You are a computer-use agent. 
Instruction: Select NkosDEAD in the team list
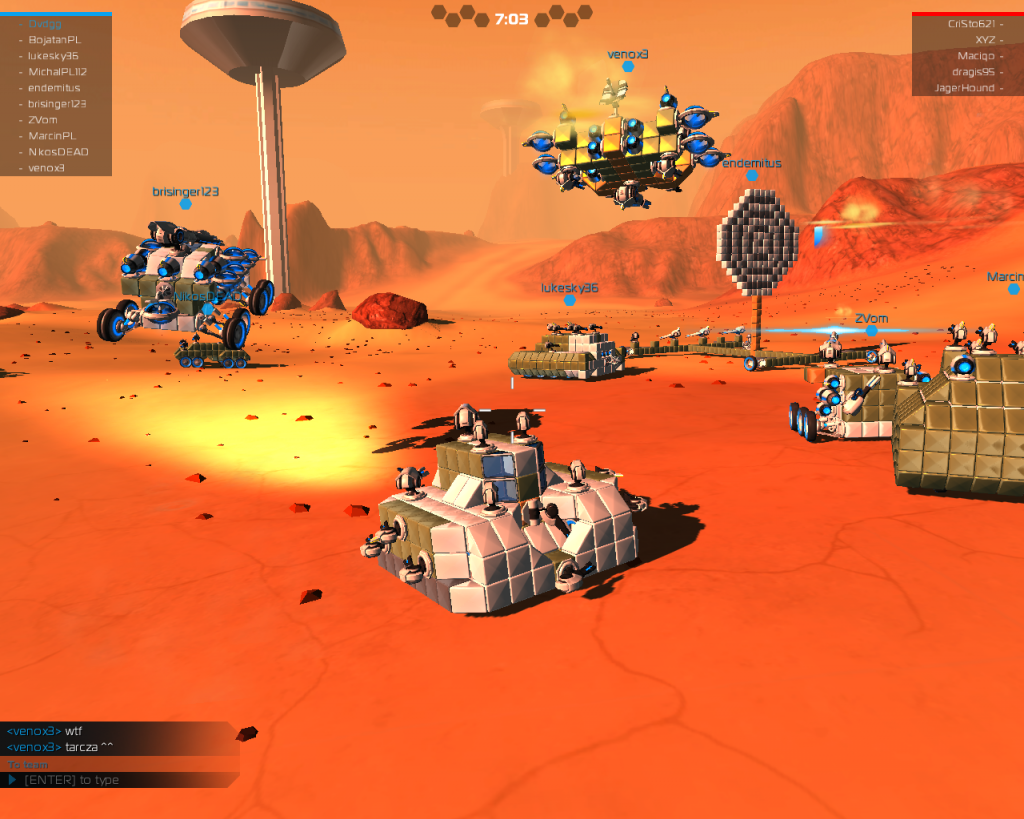click(x=58, y=152)
